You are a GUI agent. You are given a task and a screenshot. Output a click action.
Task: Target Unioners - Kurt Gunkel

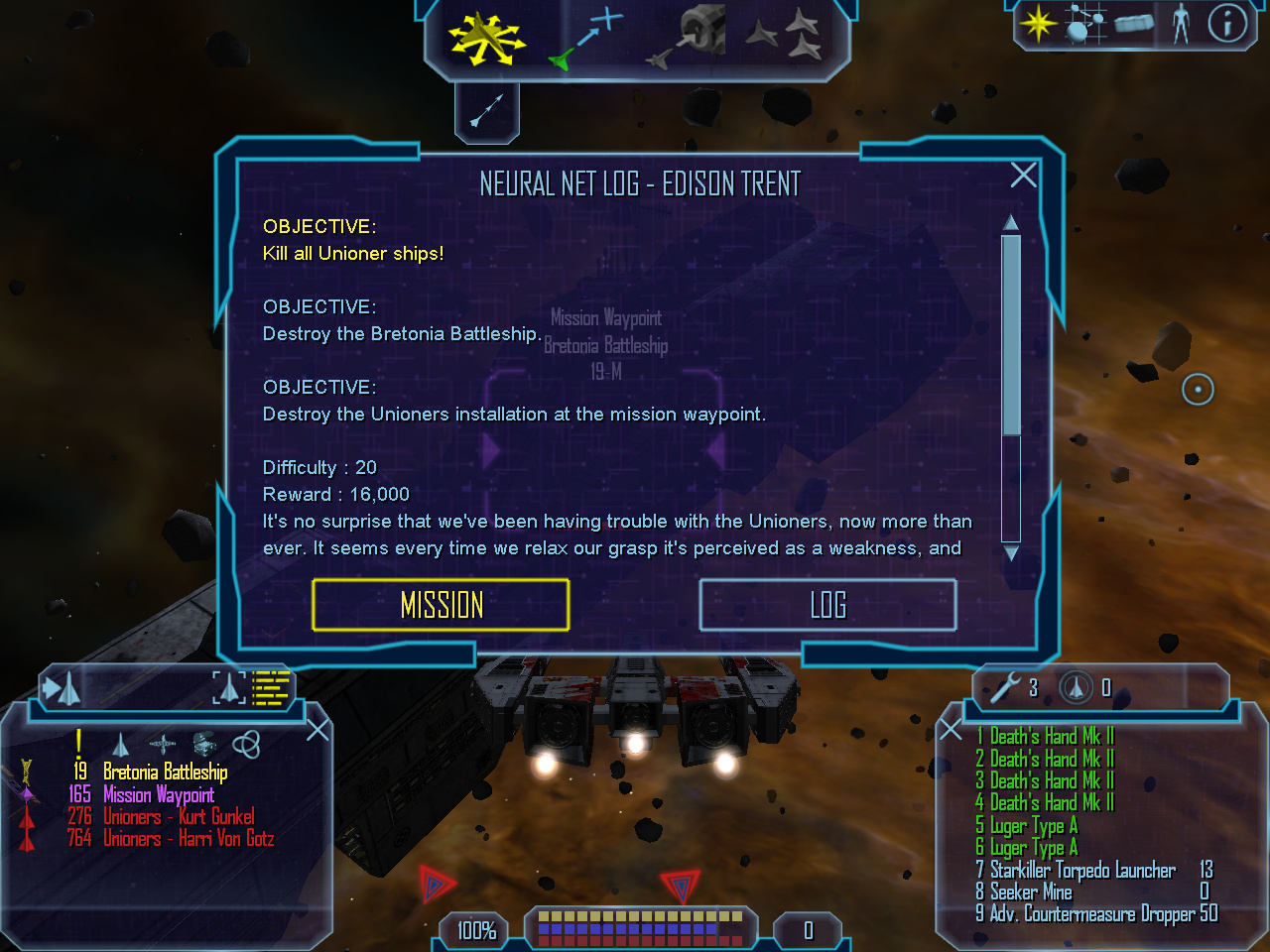tap(179, 817)
